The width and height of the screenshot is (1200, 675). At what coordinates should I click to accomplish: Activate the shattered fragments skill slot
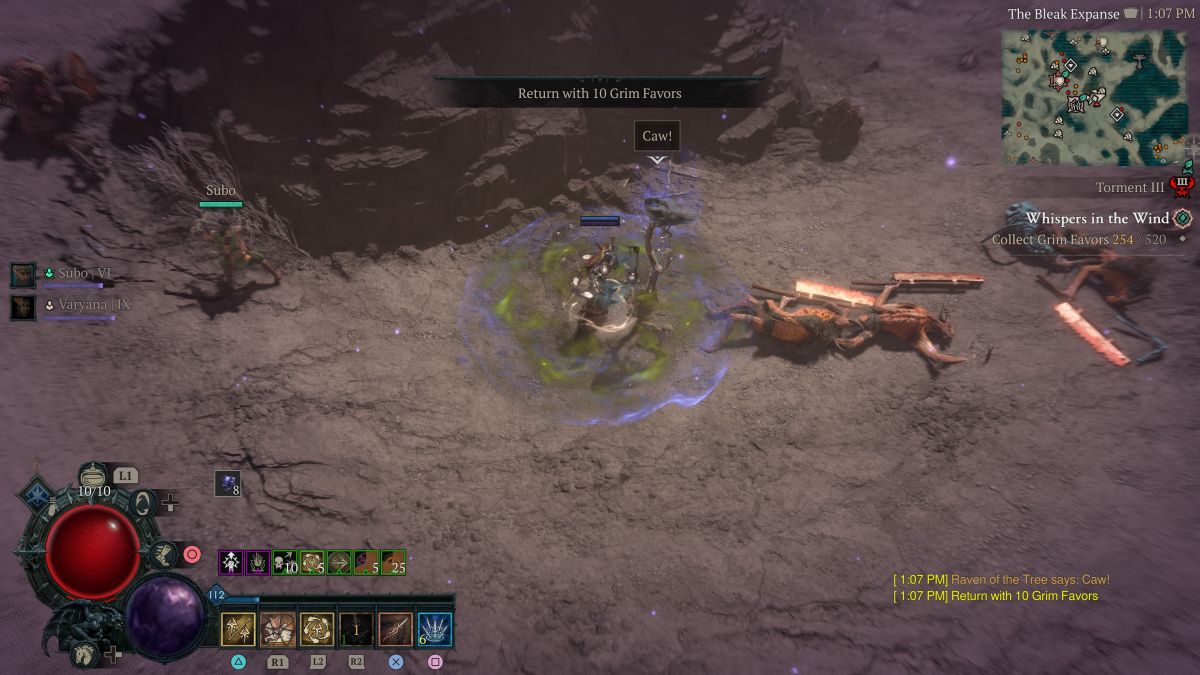[x=277, y=630]
